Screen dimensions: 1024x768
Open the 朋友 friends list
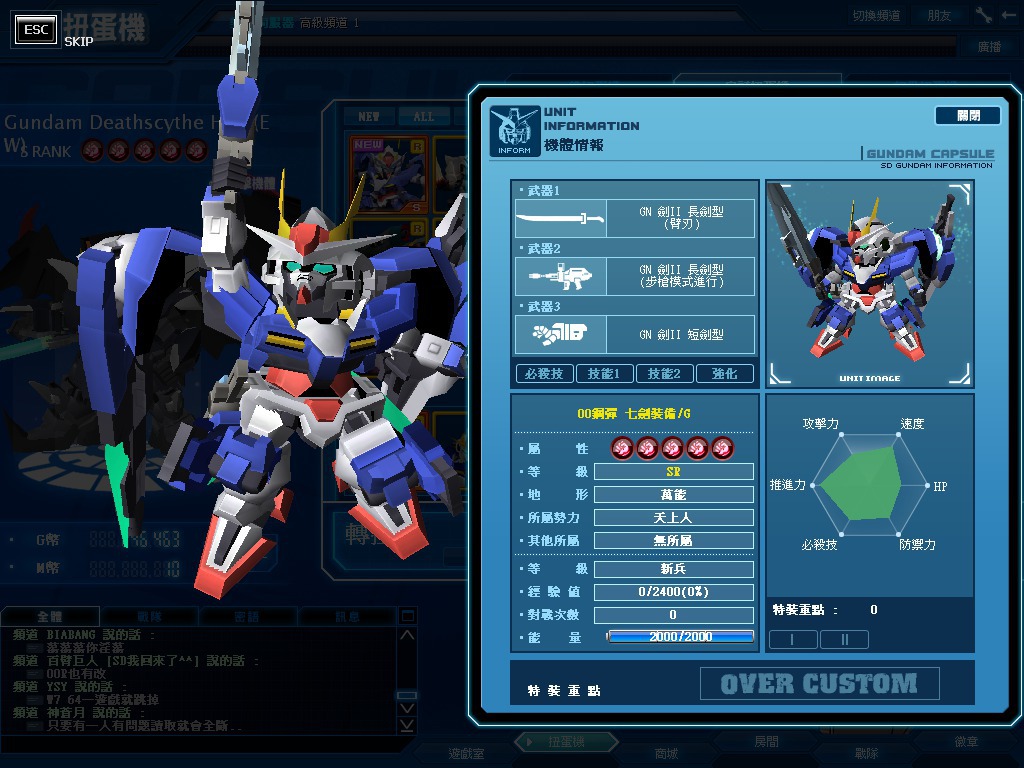click(939, 15)
